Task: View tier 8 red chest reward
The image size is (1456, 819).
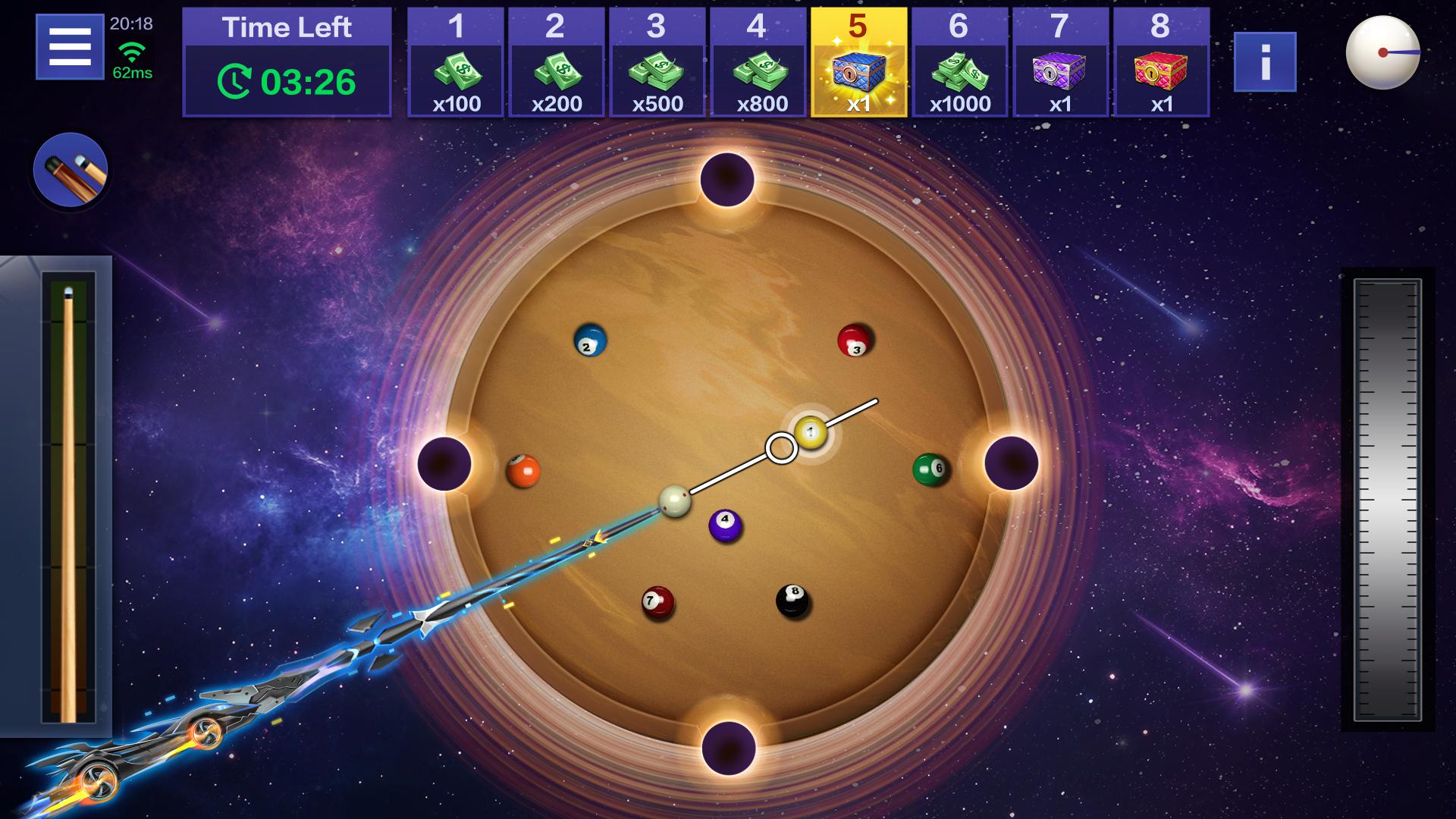Action: click(x=1161, y=62)
